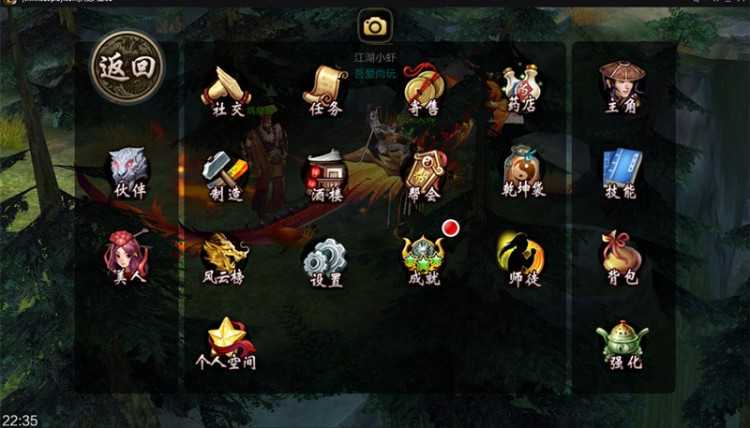Take a screenshot with the camera button
Screen dimensions: 750x428
(x=375, y=27)
